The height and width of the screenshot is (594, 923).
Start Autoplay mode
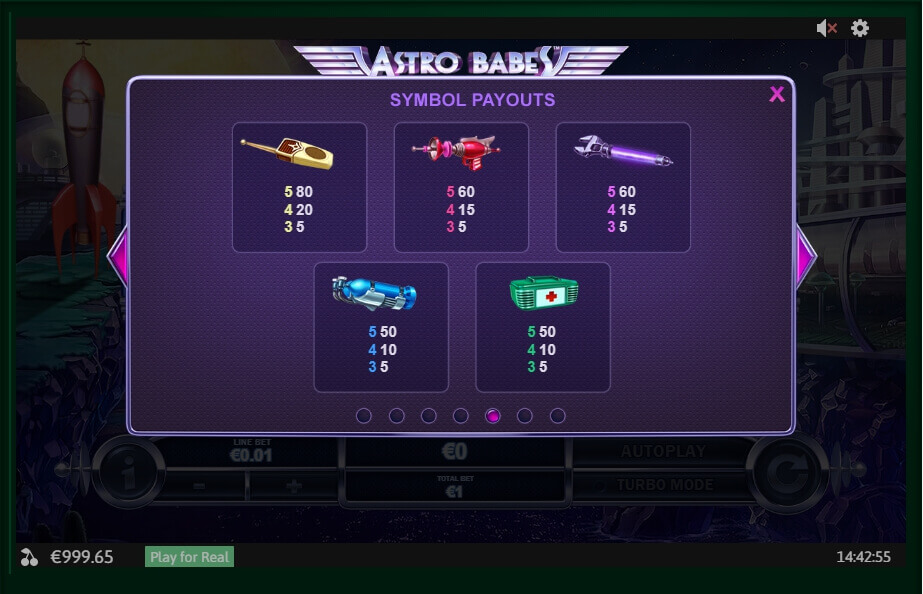662,452
